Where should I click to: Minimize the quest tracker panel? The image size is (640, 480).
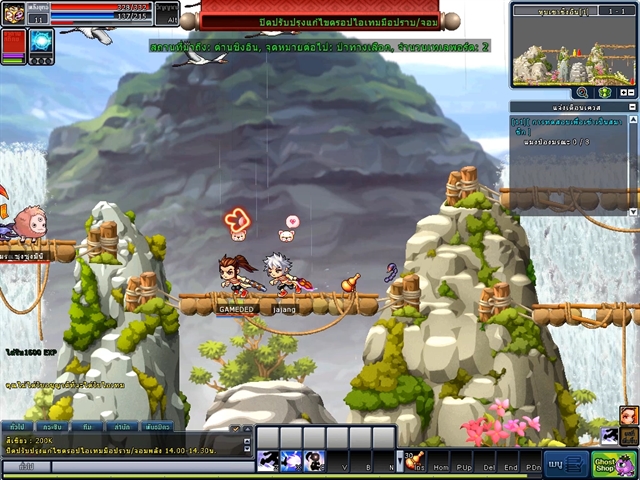click(631, 106)
